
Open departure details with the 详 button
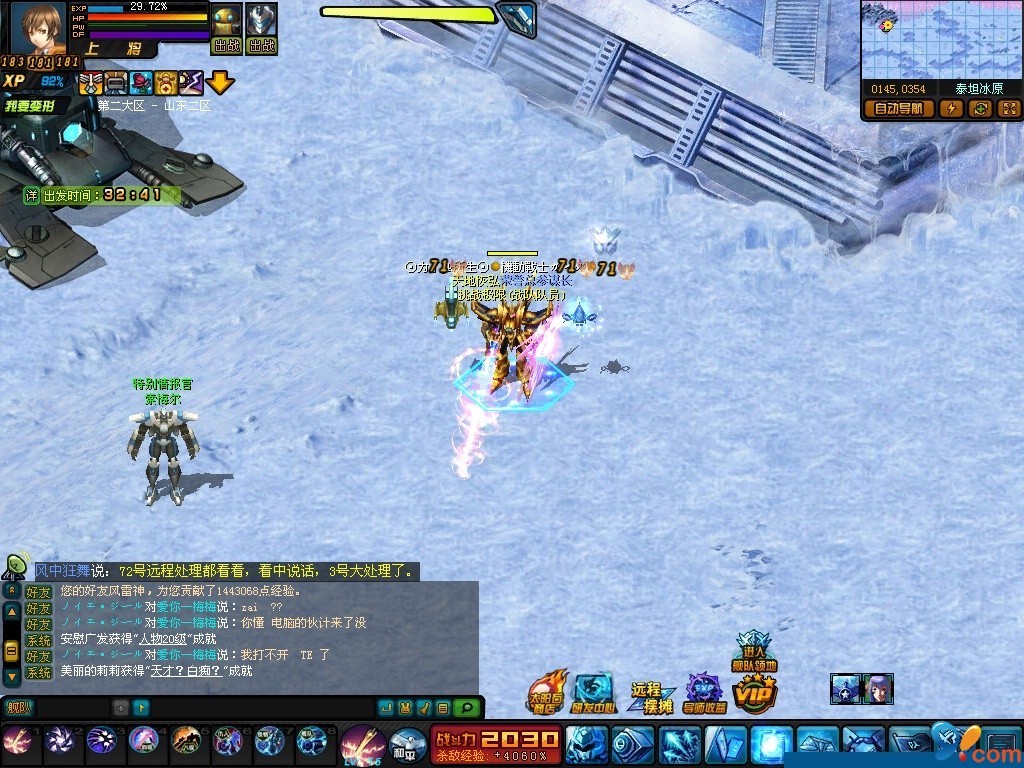pos(32,195)
